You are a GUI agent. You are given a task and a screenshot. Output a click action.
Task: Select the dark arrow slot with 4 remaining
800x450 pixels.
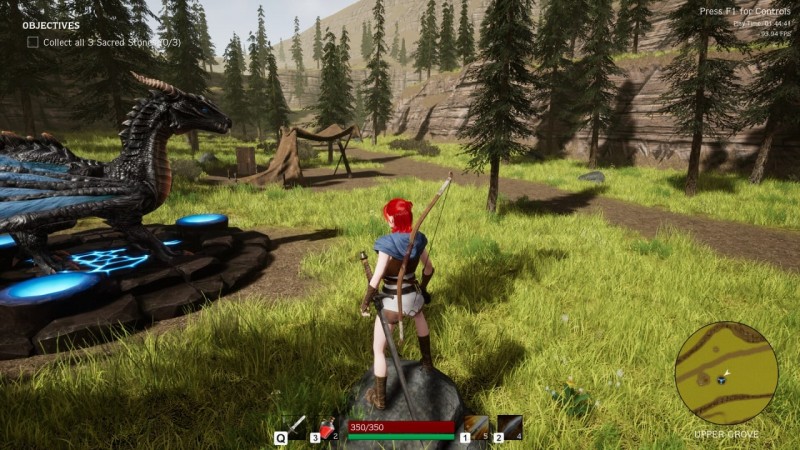510,427
